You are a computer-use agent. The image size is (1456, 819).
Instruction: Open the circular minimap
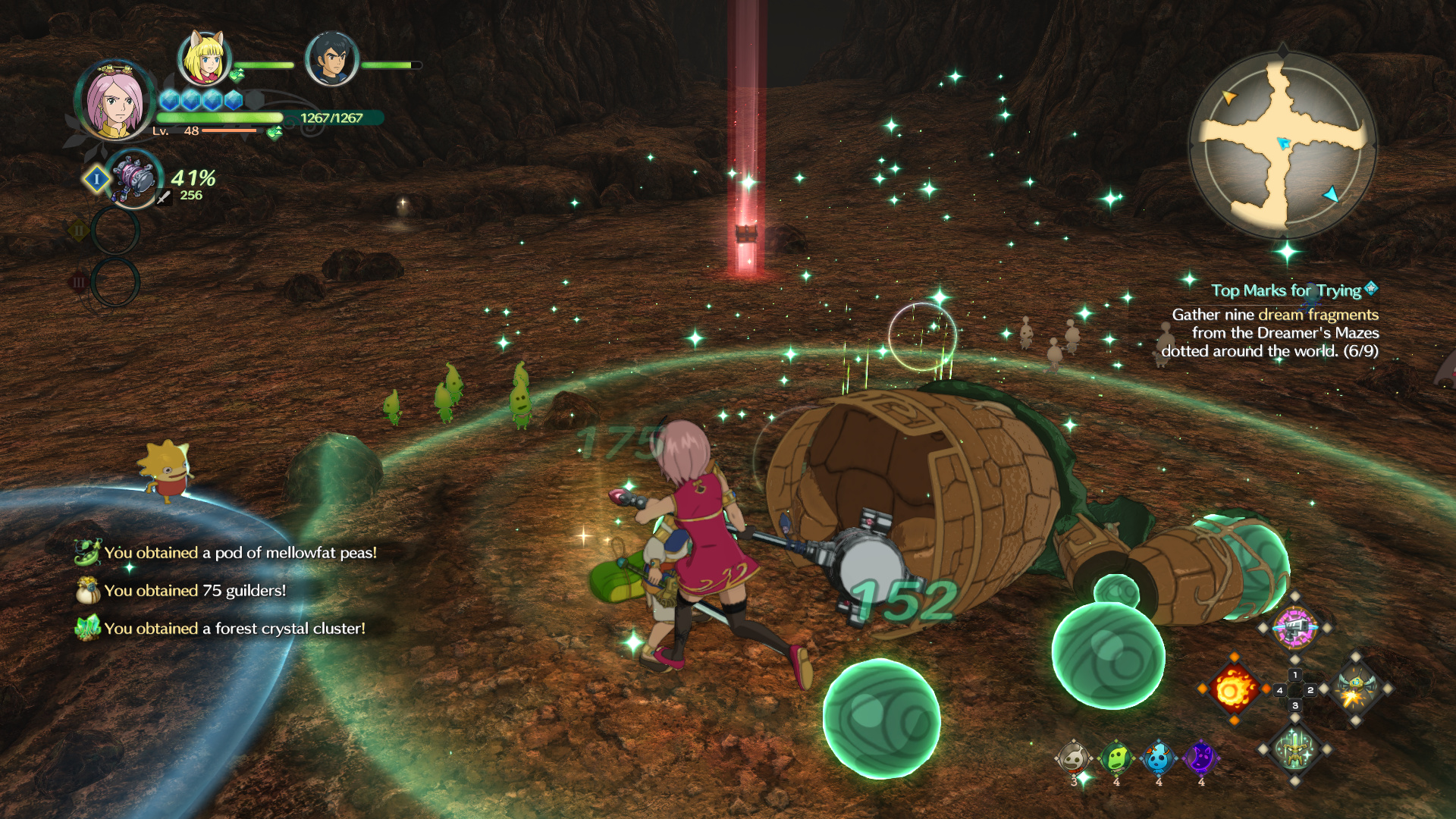click(1283, 145)
